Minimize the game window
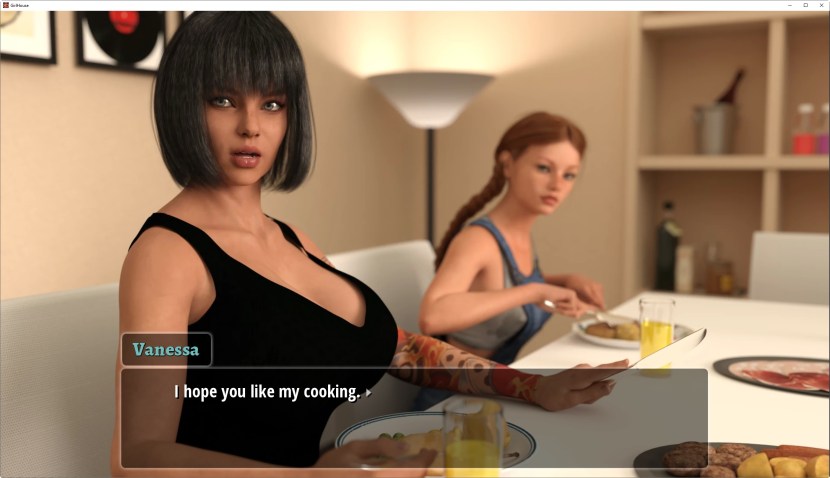 point(791,5)
